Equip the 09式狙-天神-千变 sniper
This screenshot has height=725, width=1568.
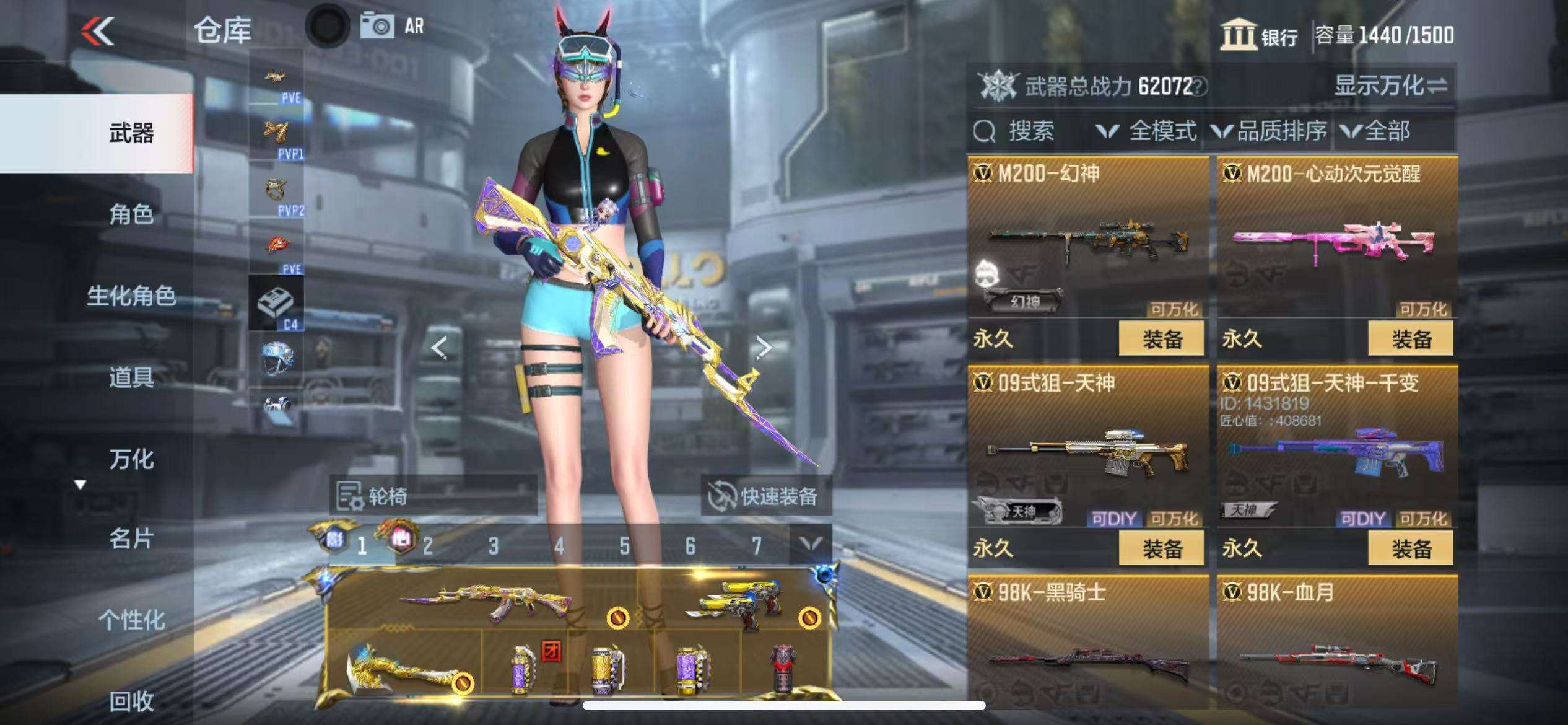[1411, 548]
